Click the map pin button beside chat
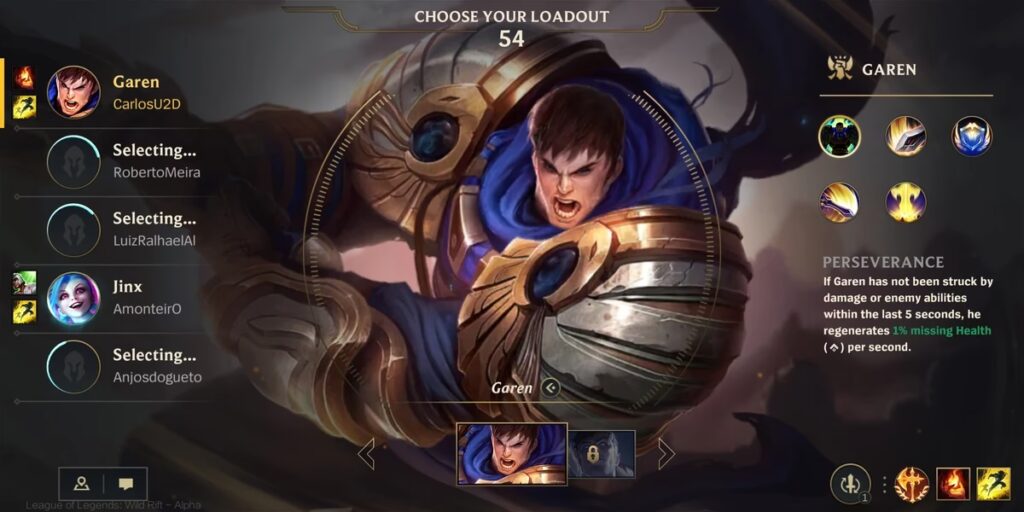 point(82,484)
